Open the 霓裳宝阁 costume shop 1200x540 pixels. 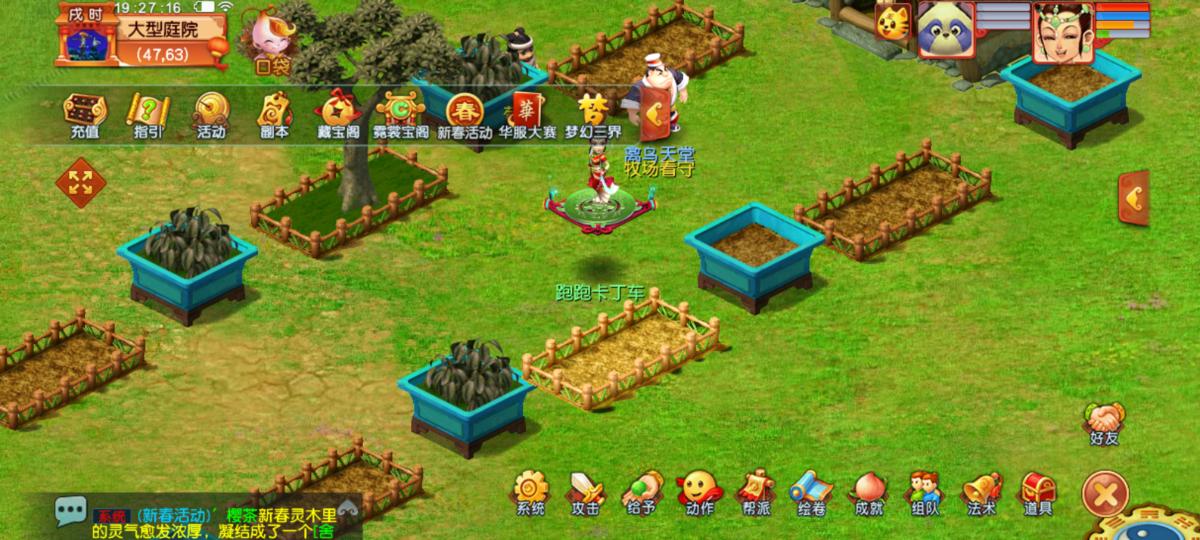click(400, 113)
